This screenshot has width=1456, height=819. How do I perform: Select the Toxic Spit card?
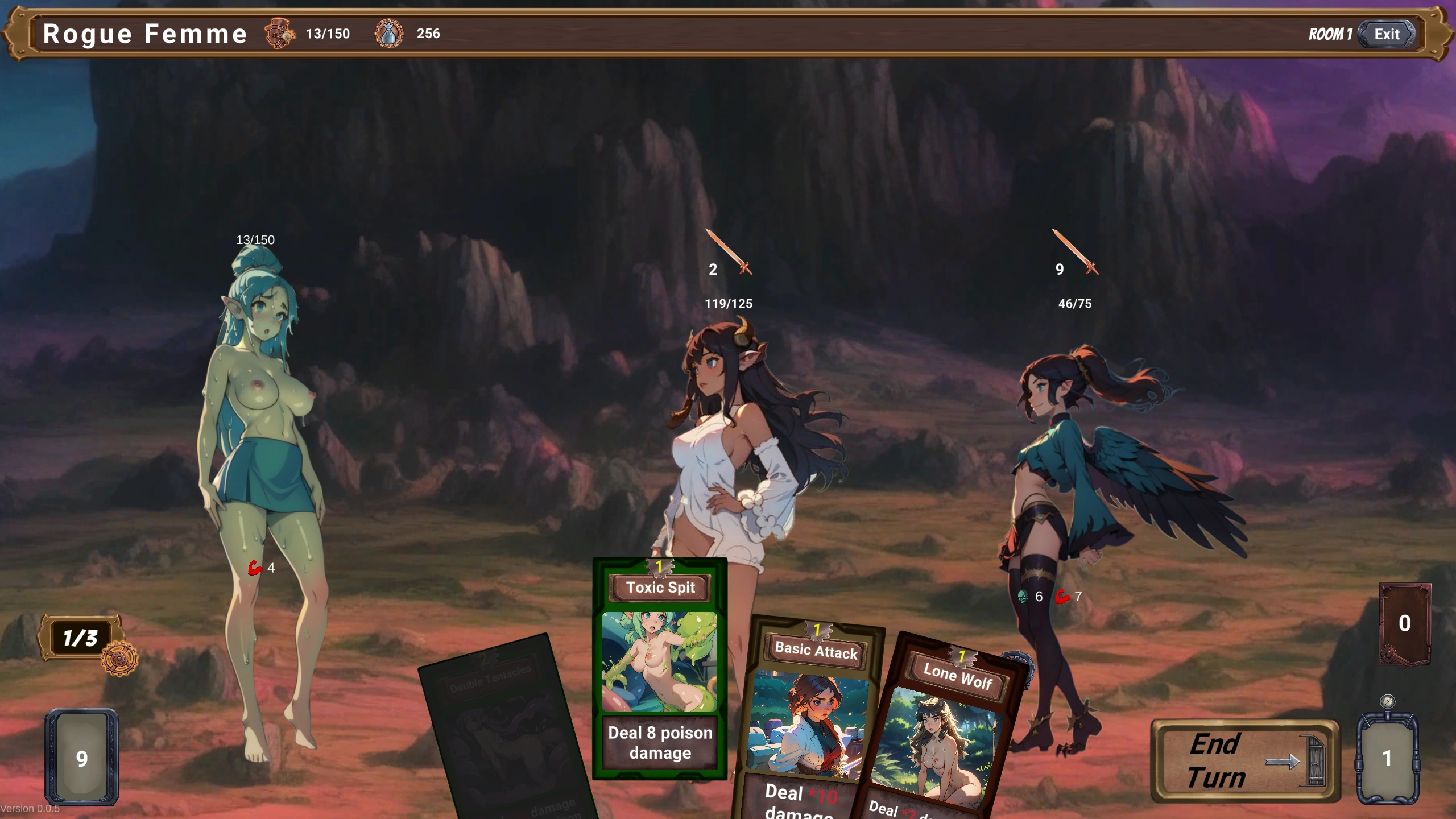pos(660,668)
